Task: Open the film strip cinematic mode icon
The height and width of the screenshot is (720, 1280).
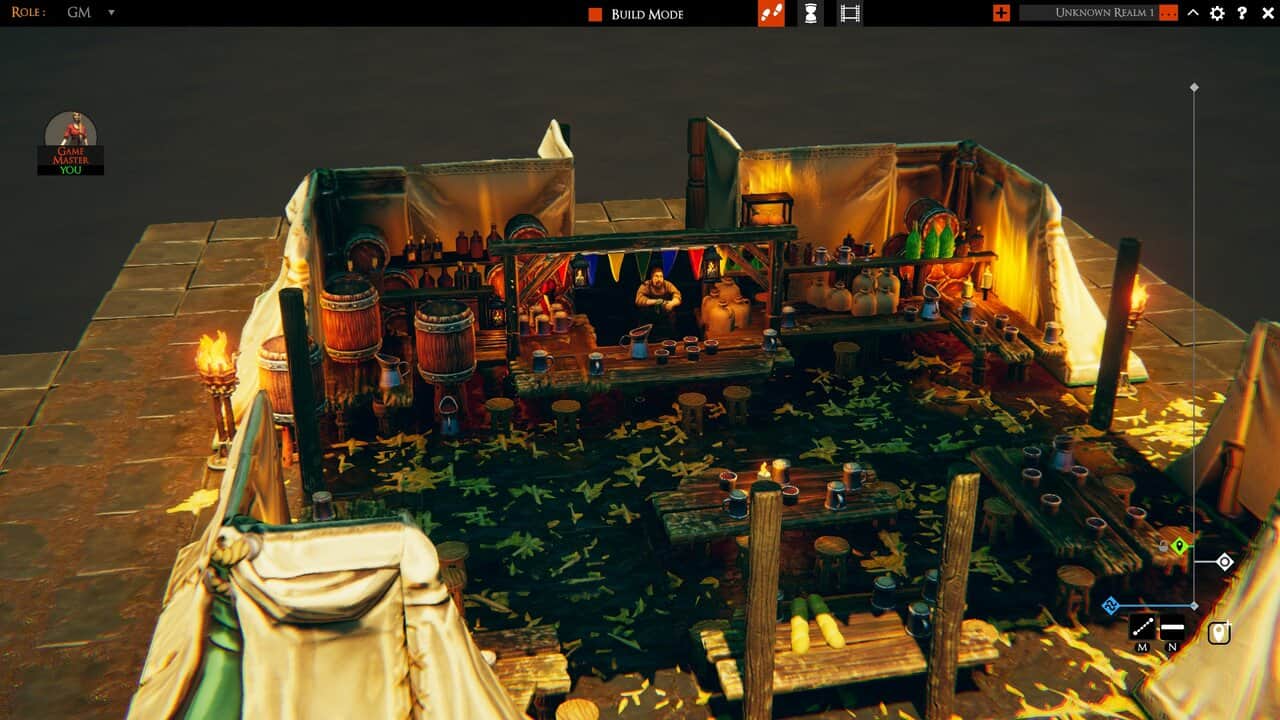Action: tap(851, 13)
